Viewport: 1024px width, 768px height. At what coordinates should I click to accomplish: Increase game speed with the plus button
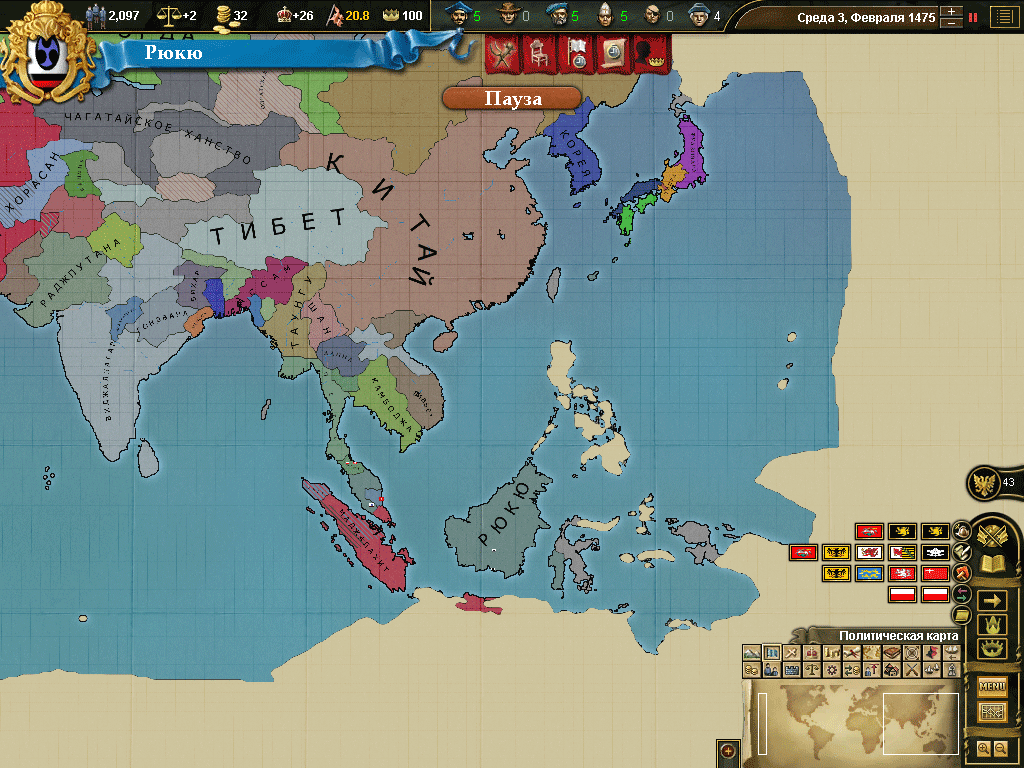[951, 12]
